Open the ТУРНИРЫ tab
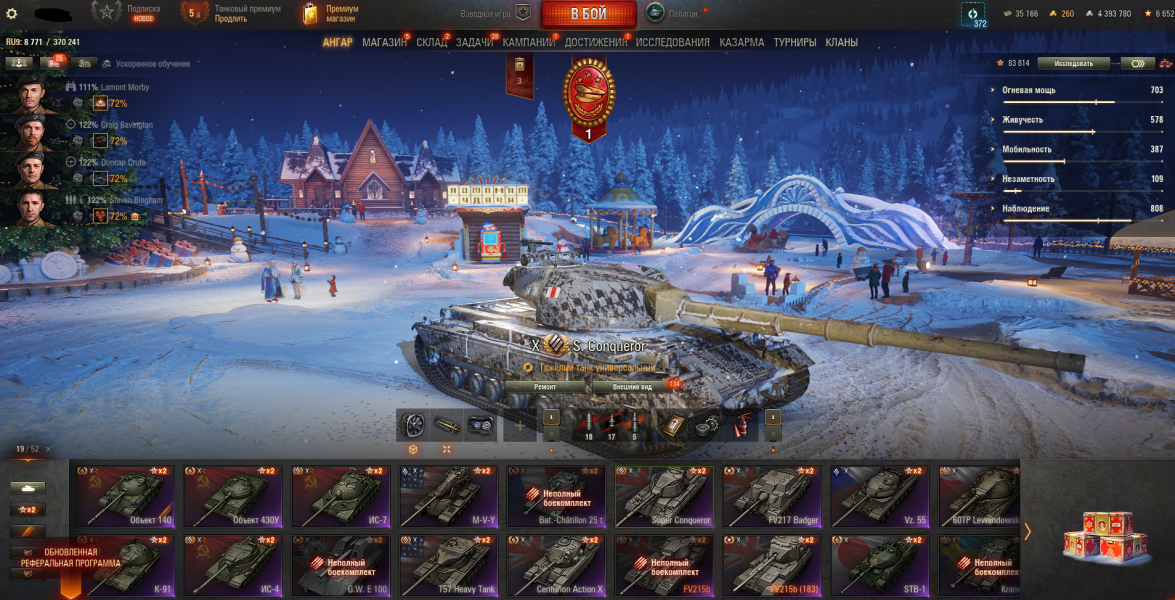 click(x=795, y=43)
